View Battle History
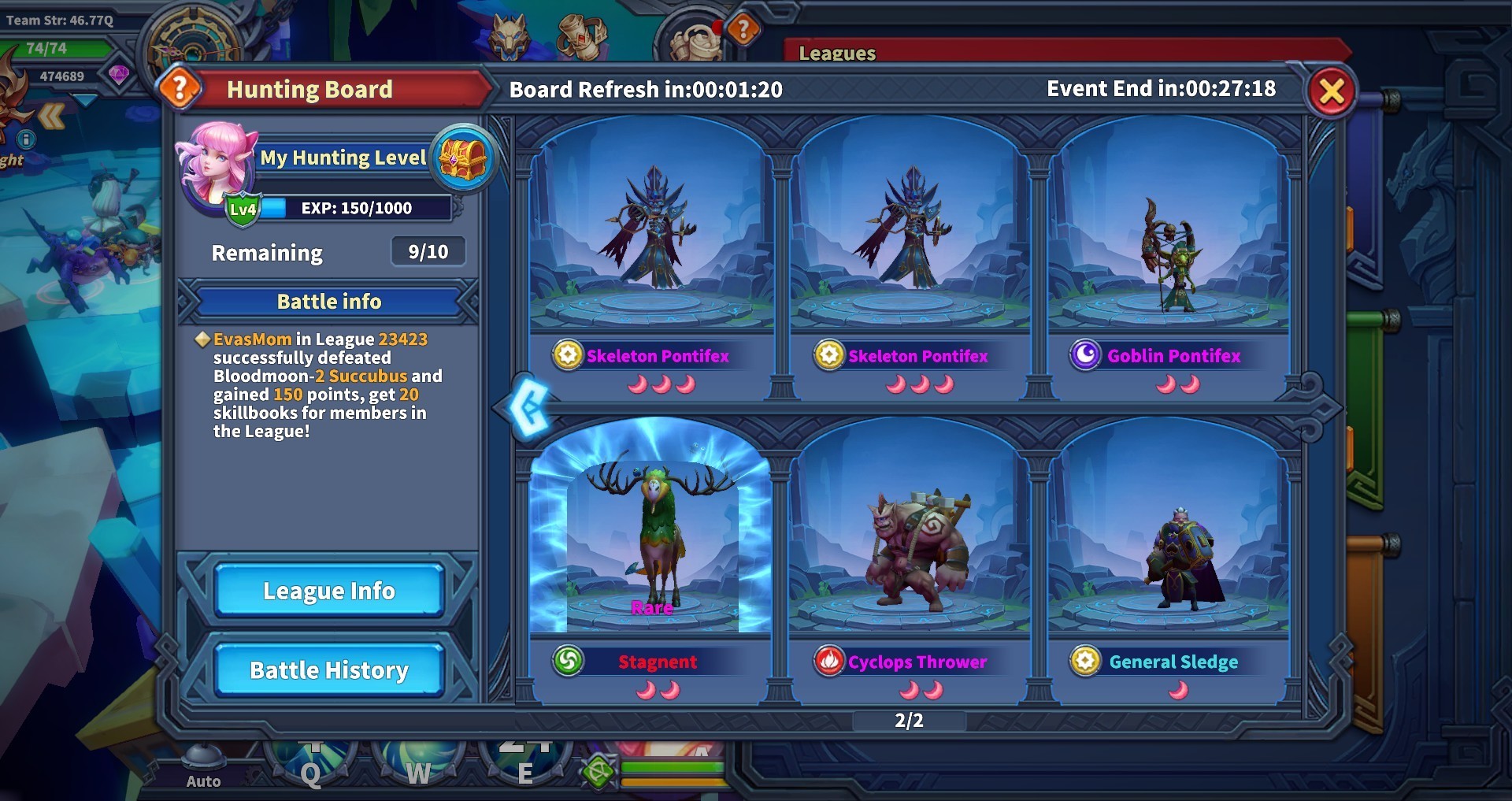The height and width of the screenshot is (801, 1512). pyautogui.click(x=328, y=670)
